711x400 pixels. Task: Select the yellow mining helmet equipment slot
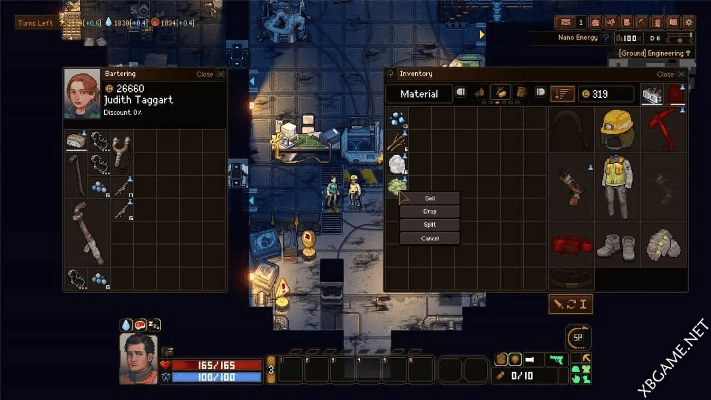(x=619, y=128)
